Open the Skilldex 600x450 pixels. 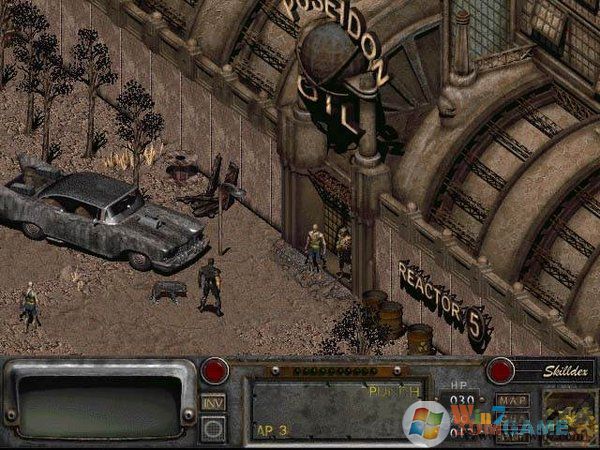pos(551,371)
